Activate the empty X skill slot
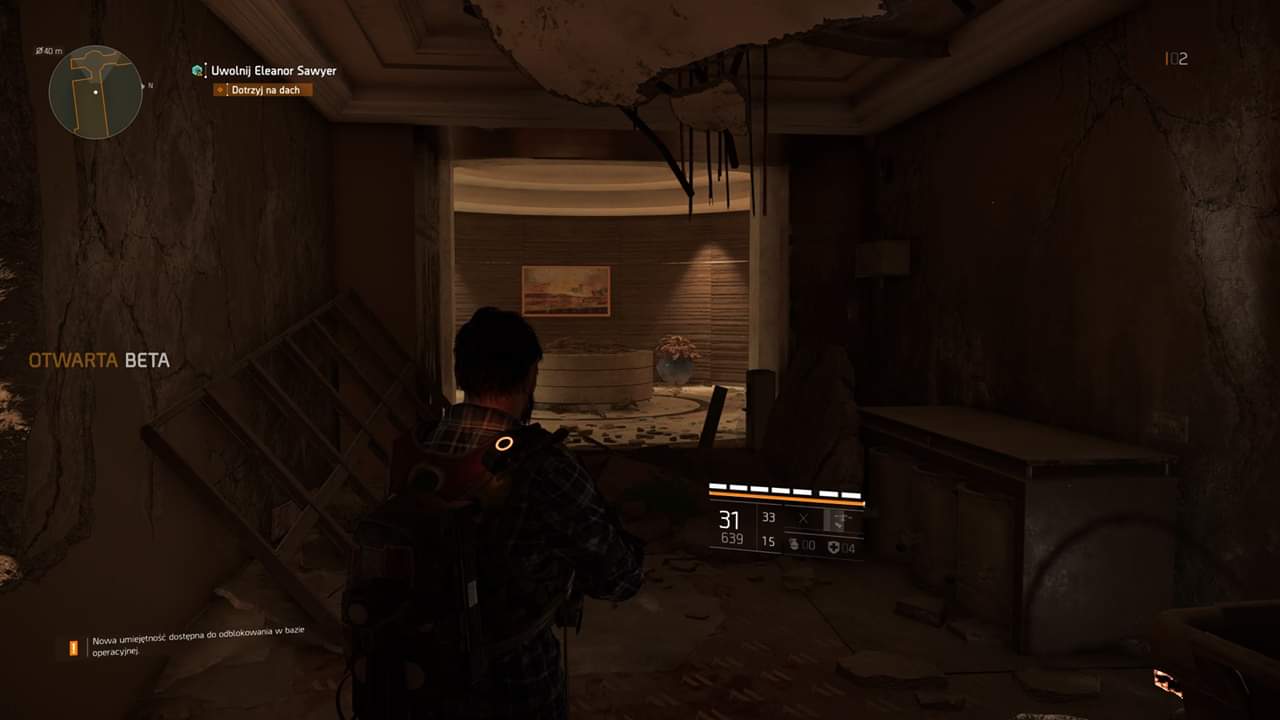The image size is (1280, 720). click(x=802, y=518)
